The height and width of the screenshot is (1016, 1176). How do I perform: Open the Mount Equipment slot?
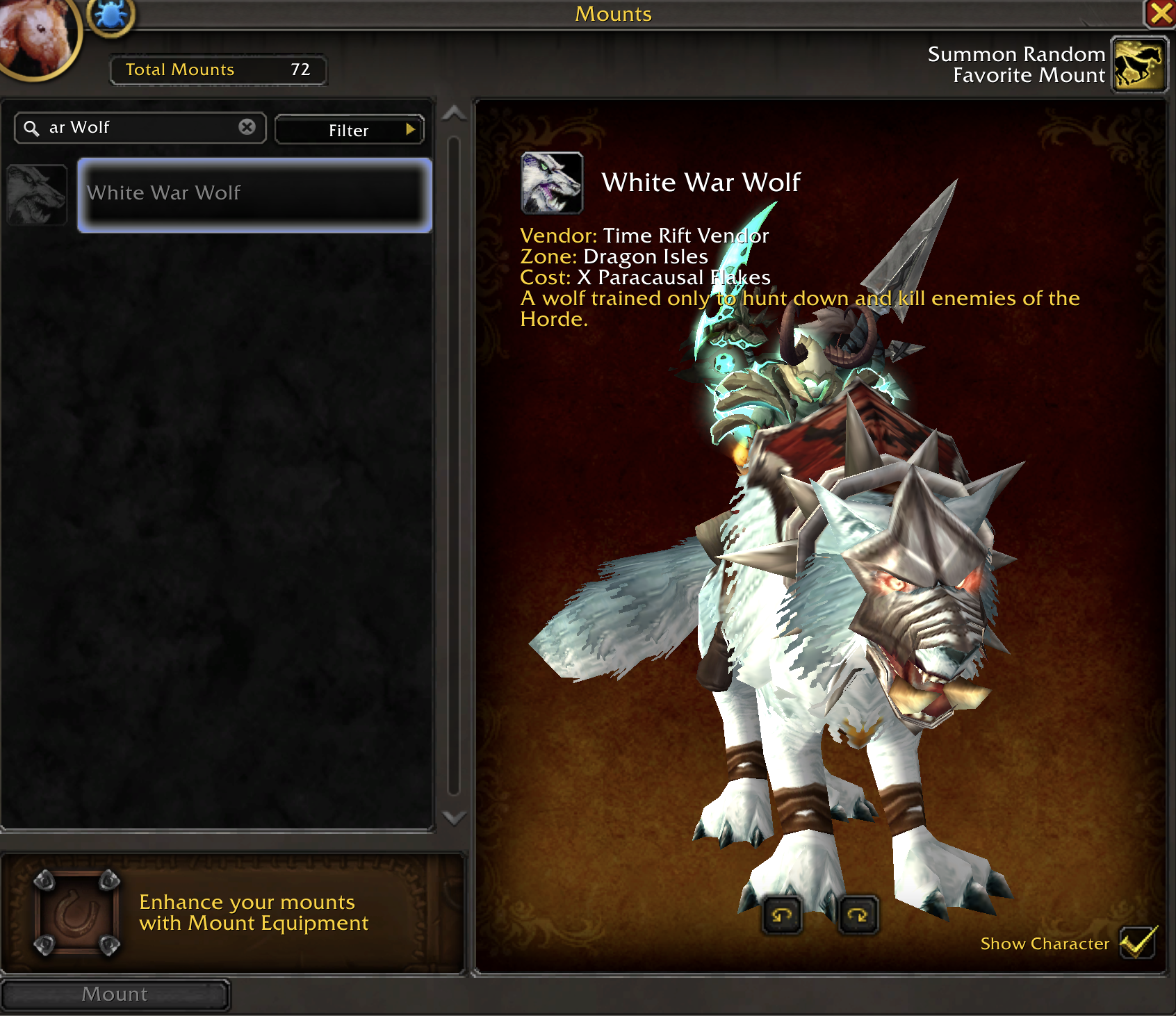click(77, 912)
